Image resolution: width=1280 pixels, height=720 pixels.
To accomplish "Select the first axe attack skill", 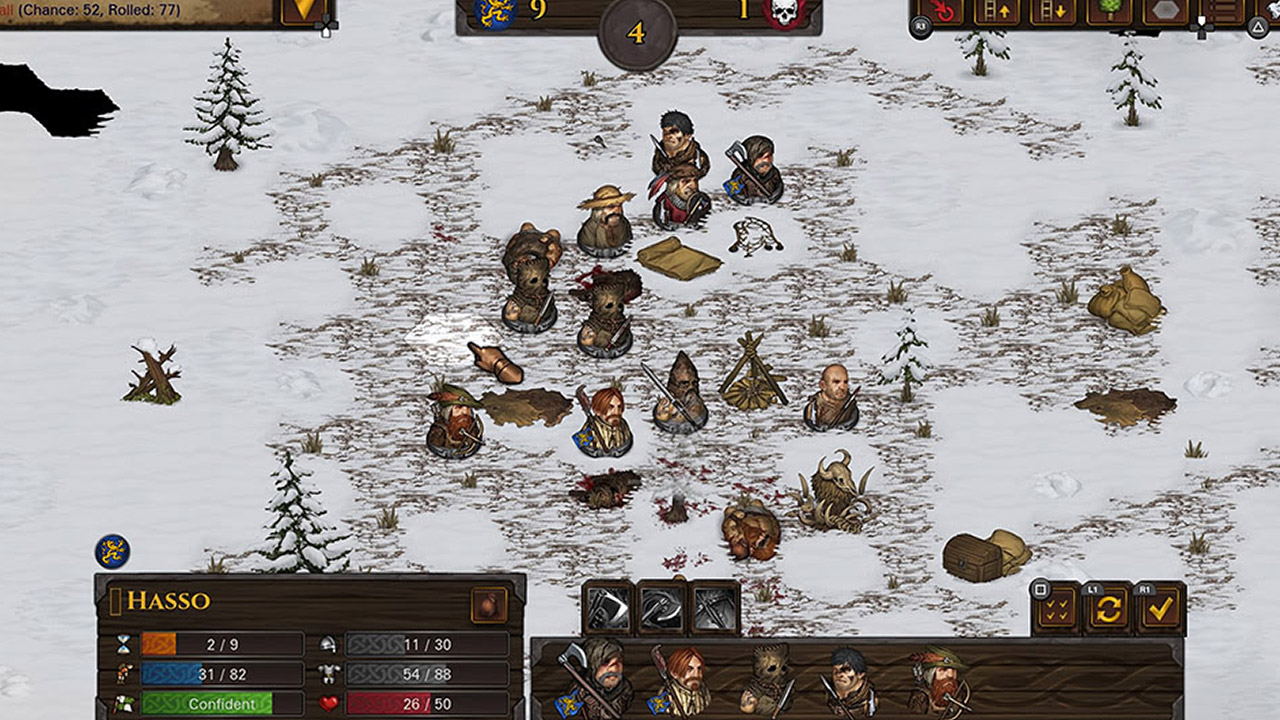I will [x=608, y=607].
